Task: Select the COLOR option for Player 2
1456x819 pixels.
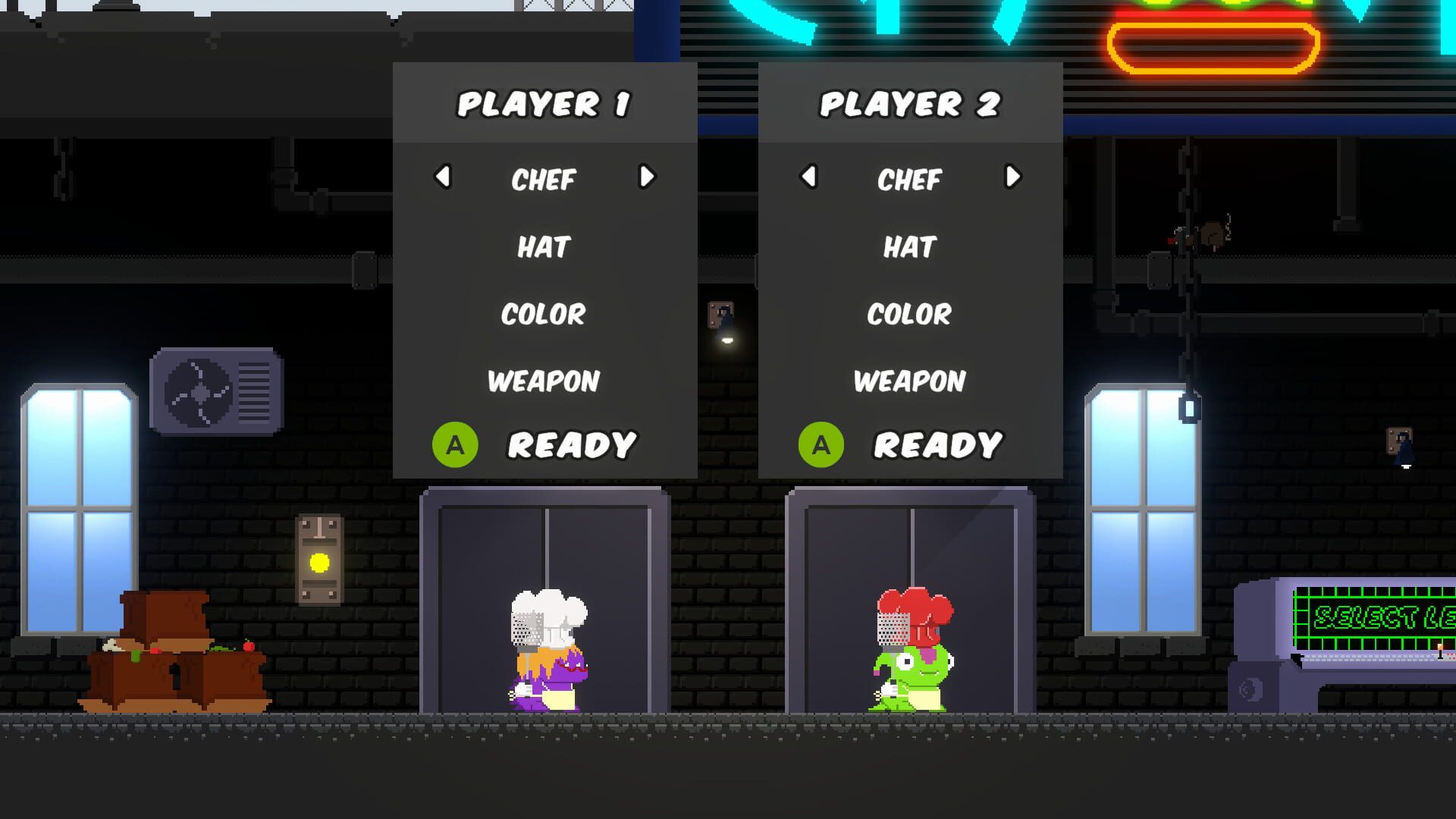Action: (x=910, y=314)
